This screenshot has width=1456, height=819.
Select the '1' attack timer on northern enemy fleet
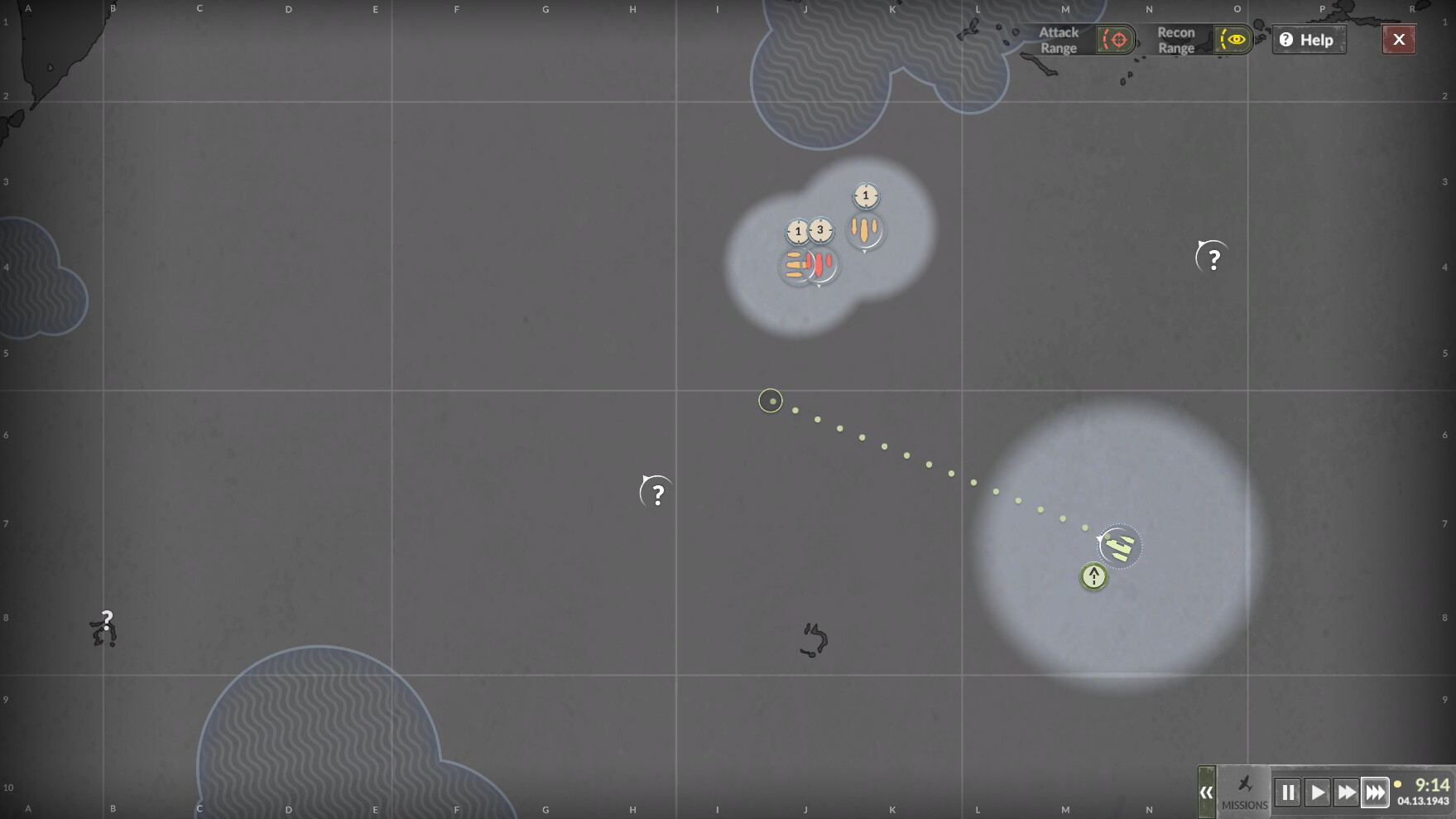(x=864, y=196)
